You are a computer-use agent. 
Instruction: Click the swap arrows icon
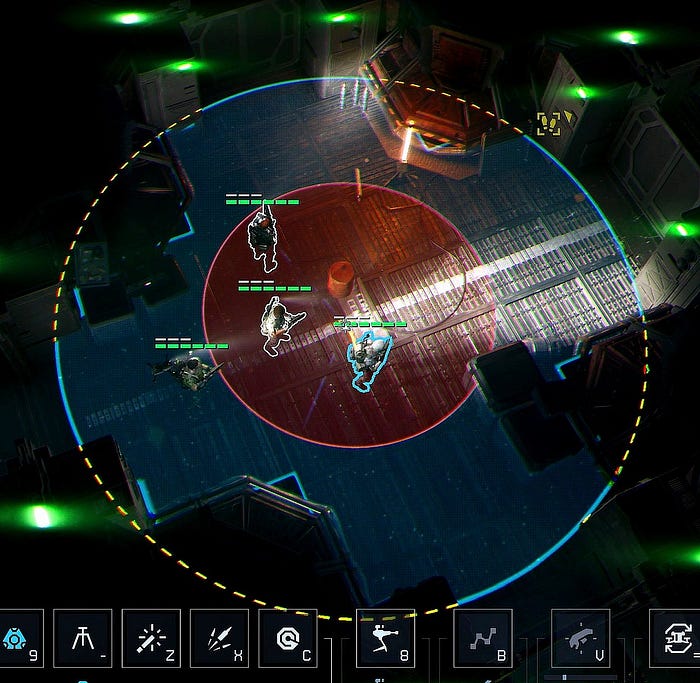[675, 637]
